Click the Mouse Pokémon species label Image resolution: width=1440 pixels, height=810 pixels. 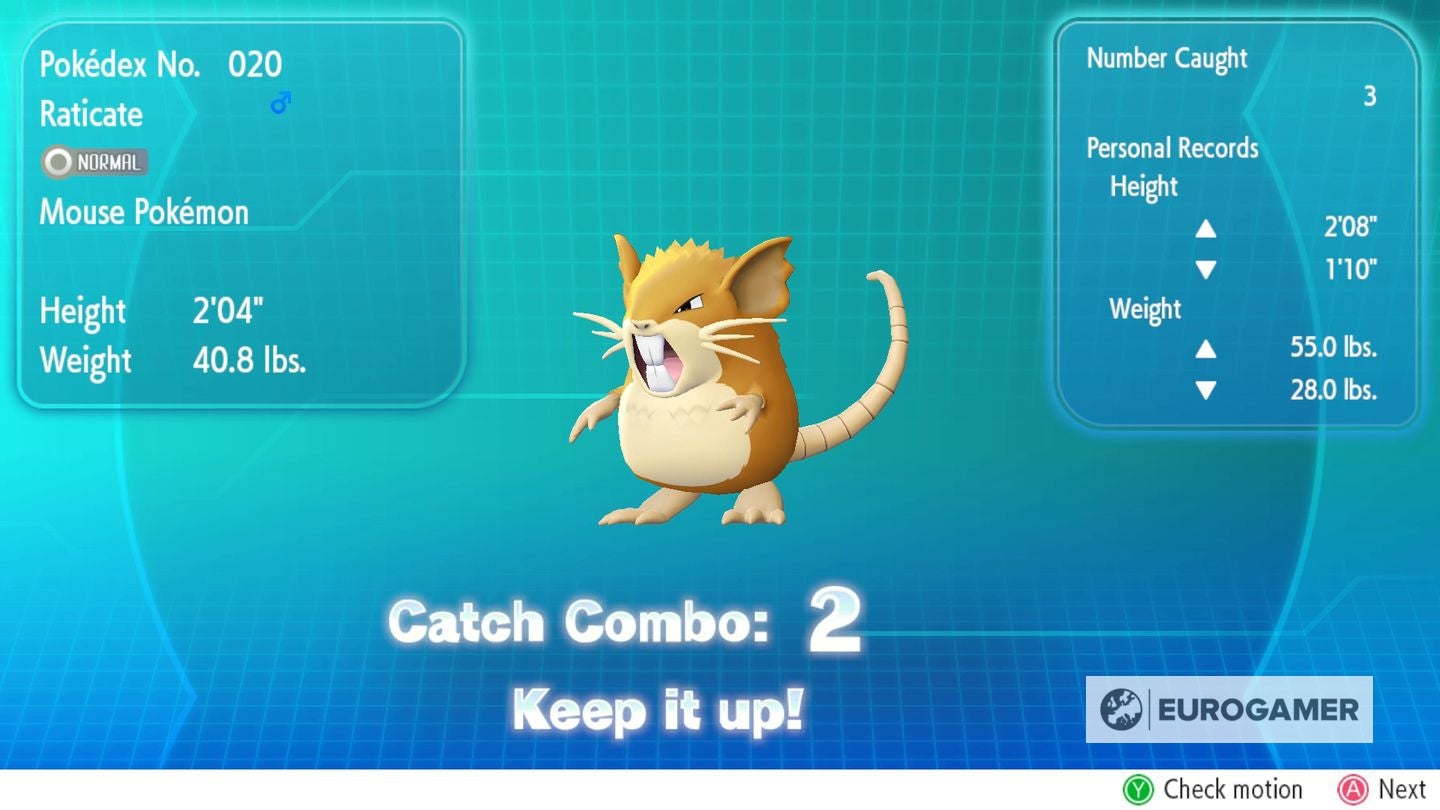143,211
